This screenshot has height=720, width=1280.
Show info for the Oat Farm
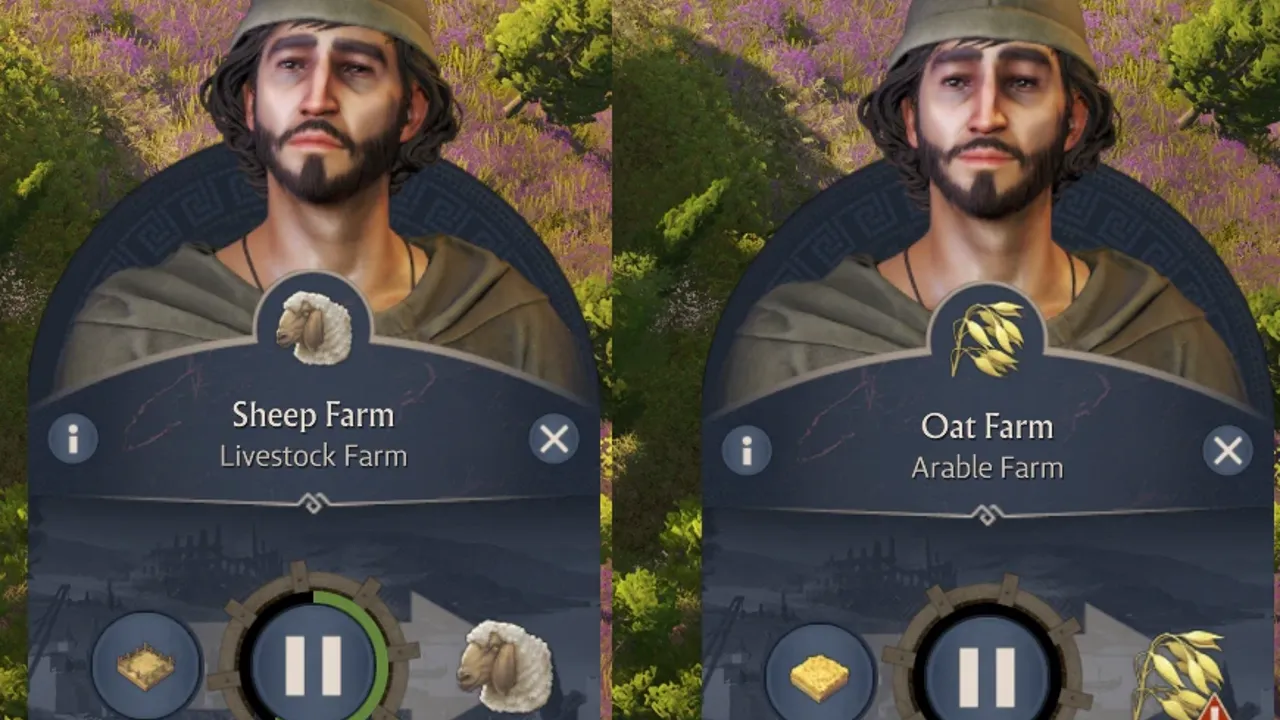click(x=746, y=451)
